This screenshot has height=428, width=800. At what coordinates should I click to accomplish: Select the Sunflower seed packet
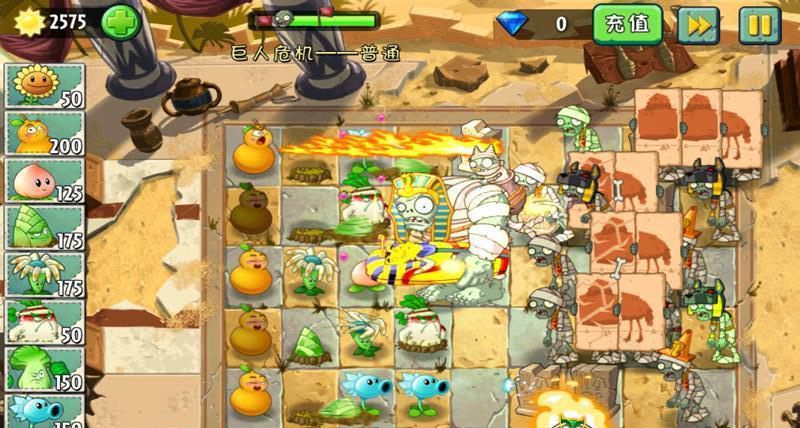(x=46, y=86)
